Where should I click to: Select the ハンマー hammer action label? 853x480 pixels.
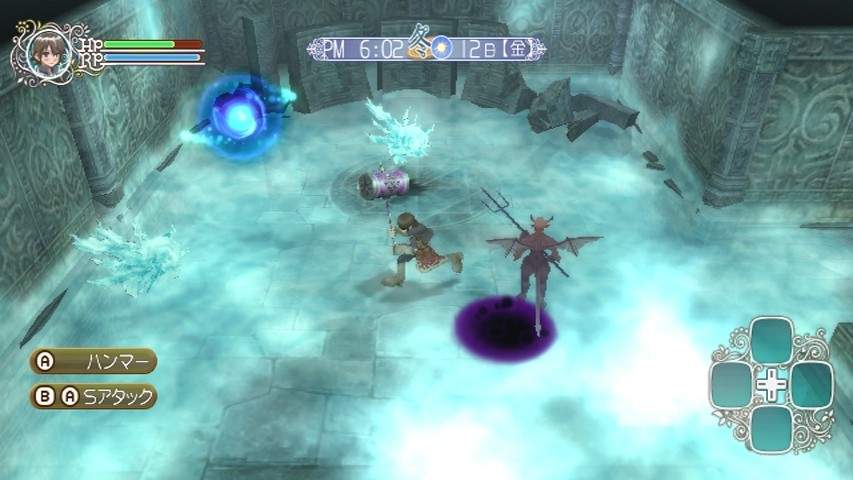[105, 361]
